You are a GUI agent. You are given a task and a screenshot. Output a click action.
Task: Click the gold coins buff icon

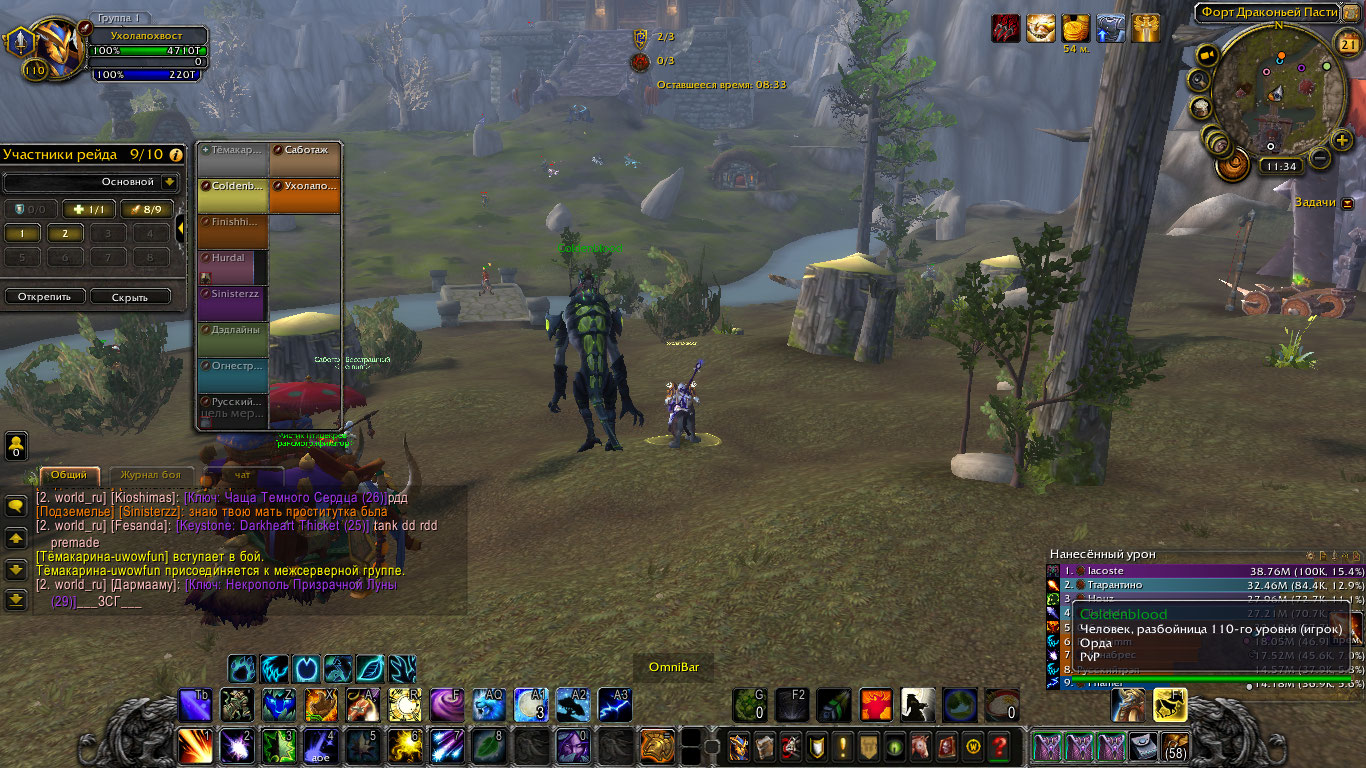coord(1076,28)
